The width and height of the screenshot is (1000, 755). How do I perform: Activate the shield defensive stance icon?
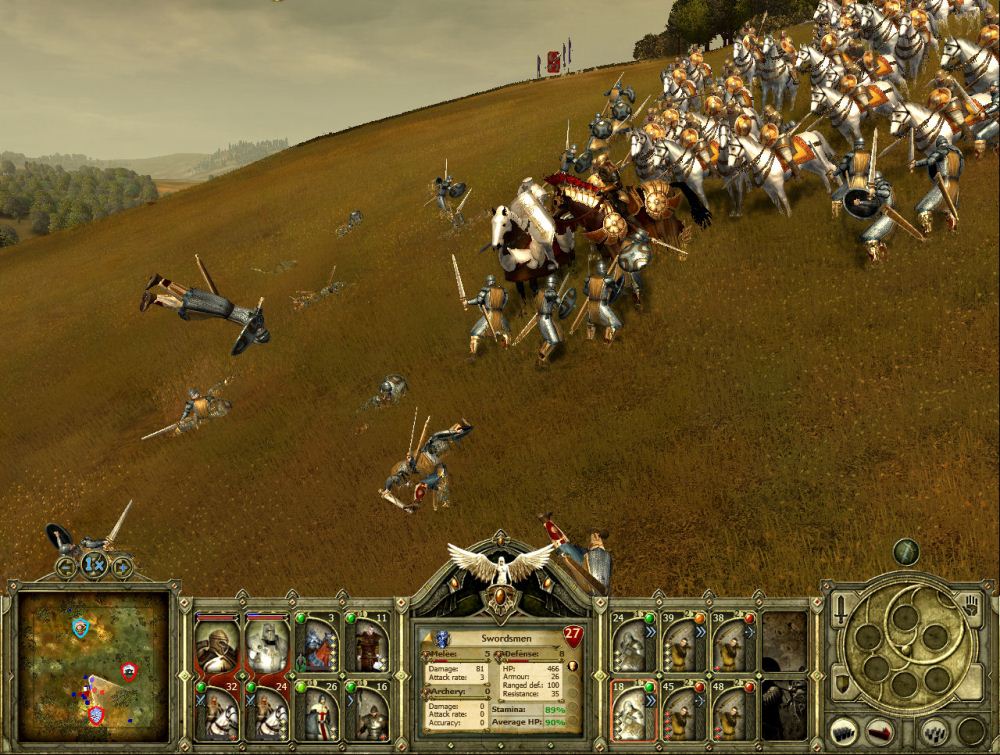[x=841, y=683]
